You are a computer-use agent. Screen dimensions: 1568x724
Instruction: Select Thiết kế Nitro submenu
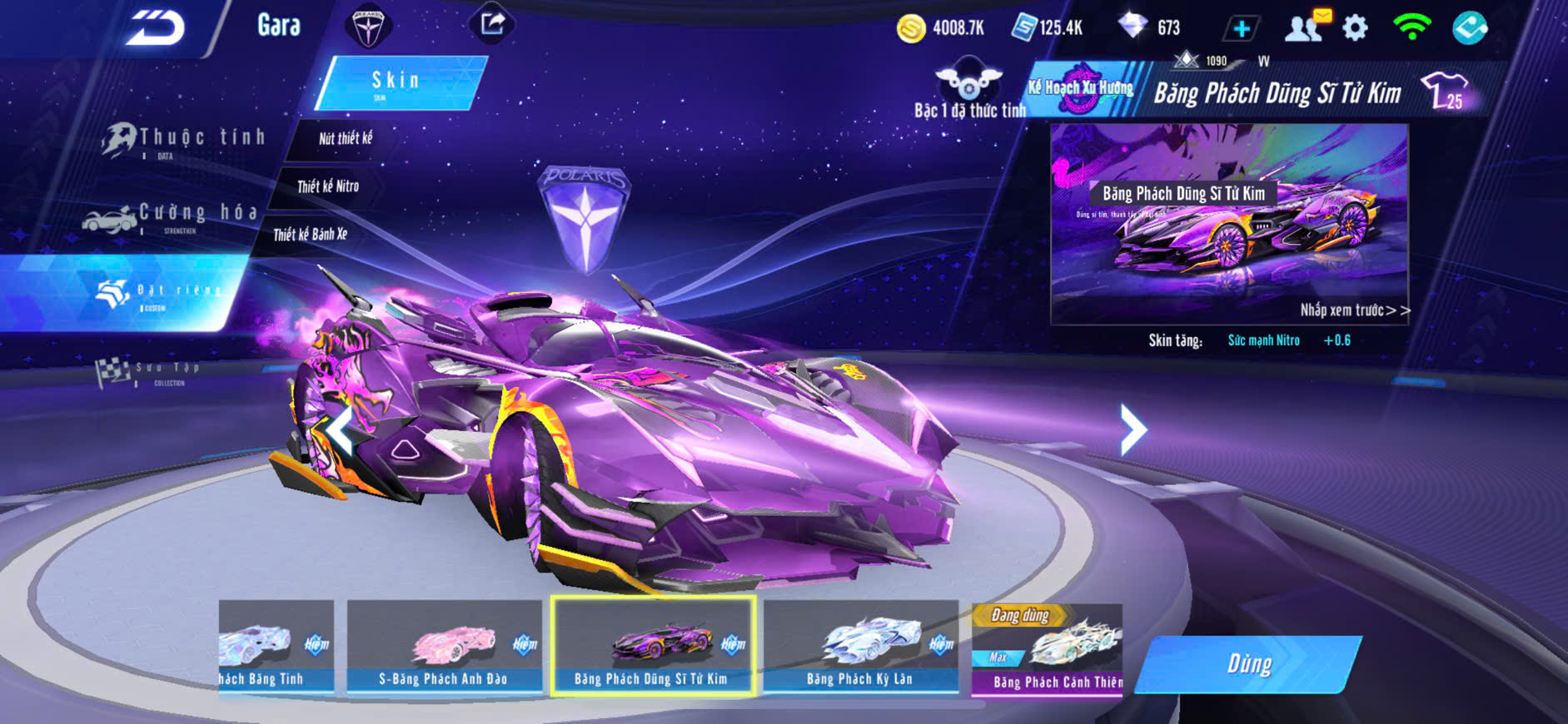tap(328, 186)
